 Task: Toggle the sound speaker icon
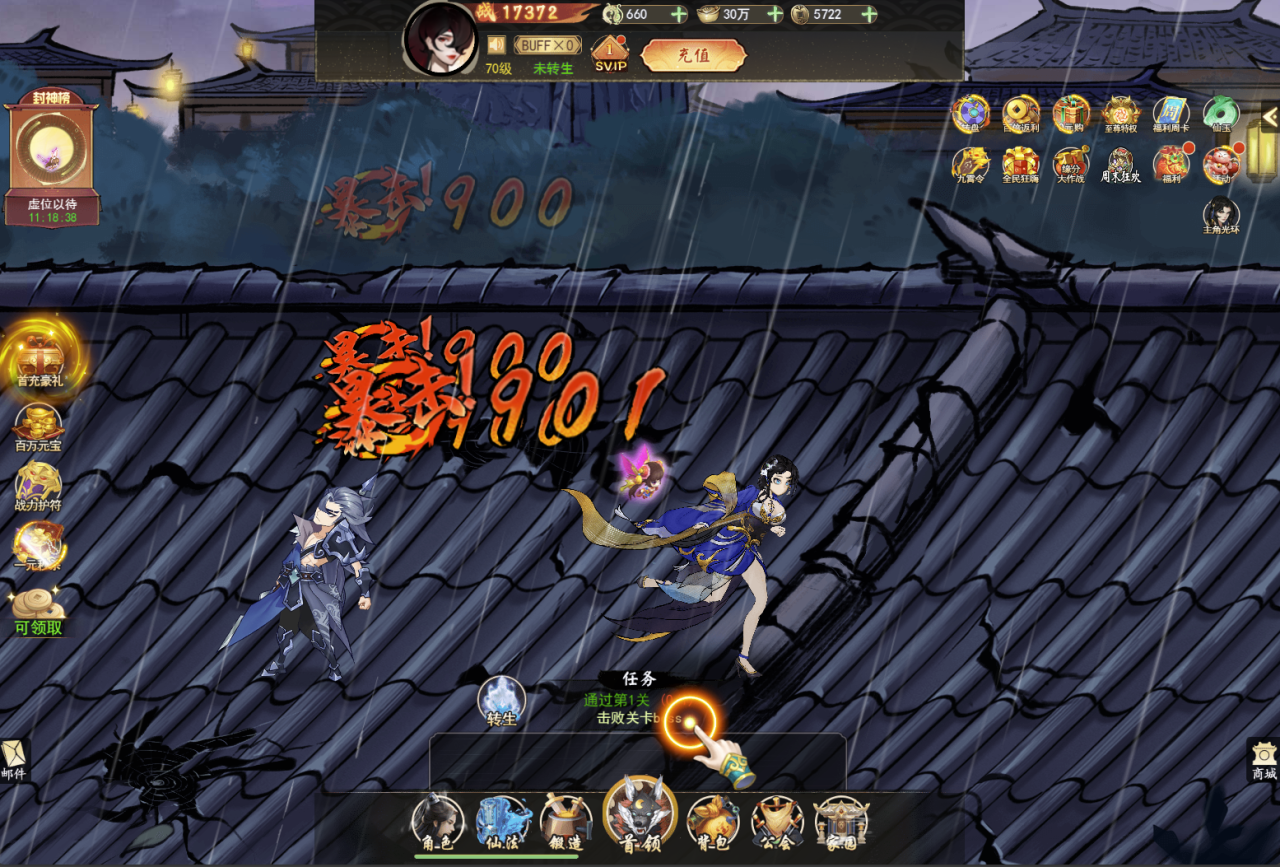tap(496, 45)
